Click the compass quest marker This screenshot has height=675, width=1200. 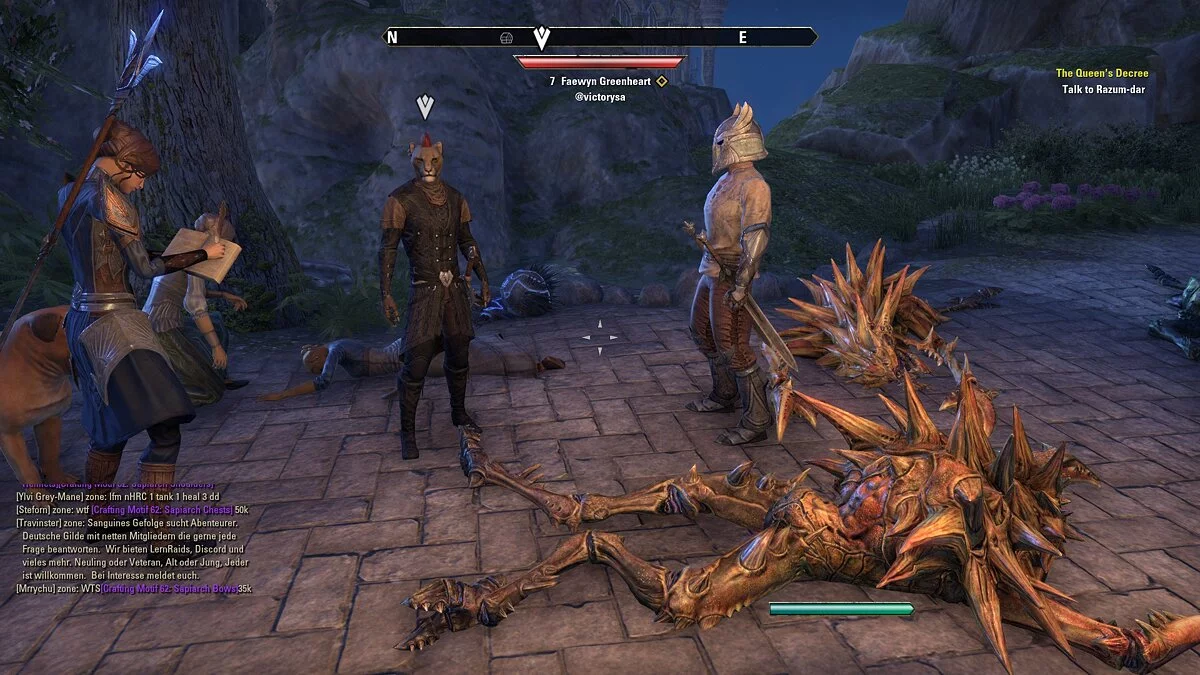point(541,38)
